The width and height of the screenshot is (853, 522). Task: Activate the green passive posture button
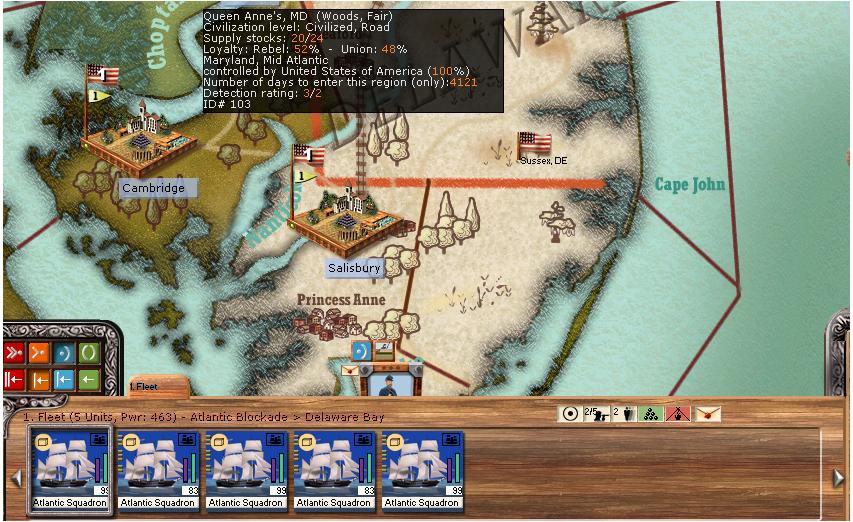tap(88, 352)
